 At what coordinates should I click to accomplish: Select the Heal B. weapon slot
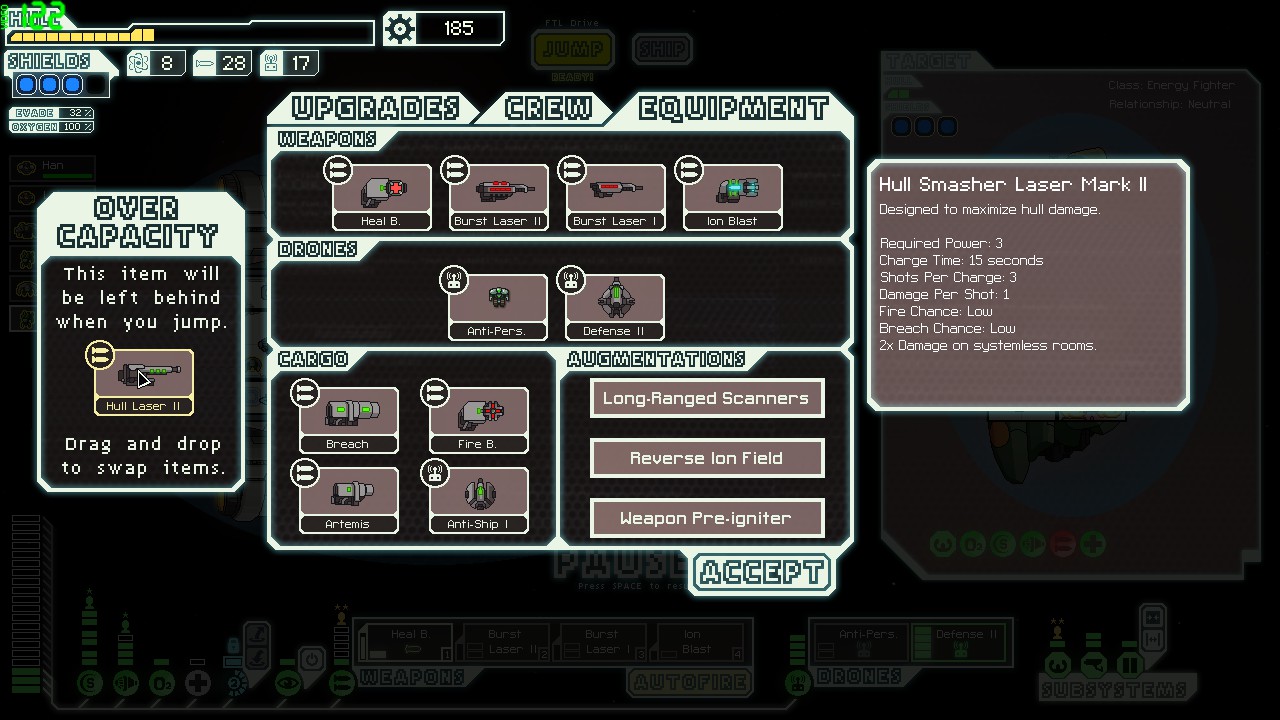(x=382, y=197)
